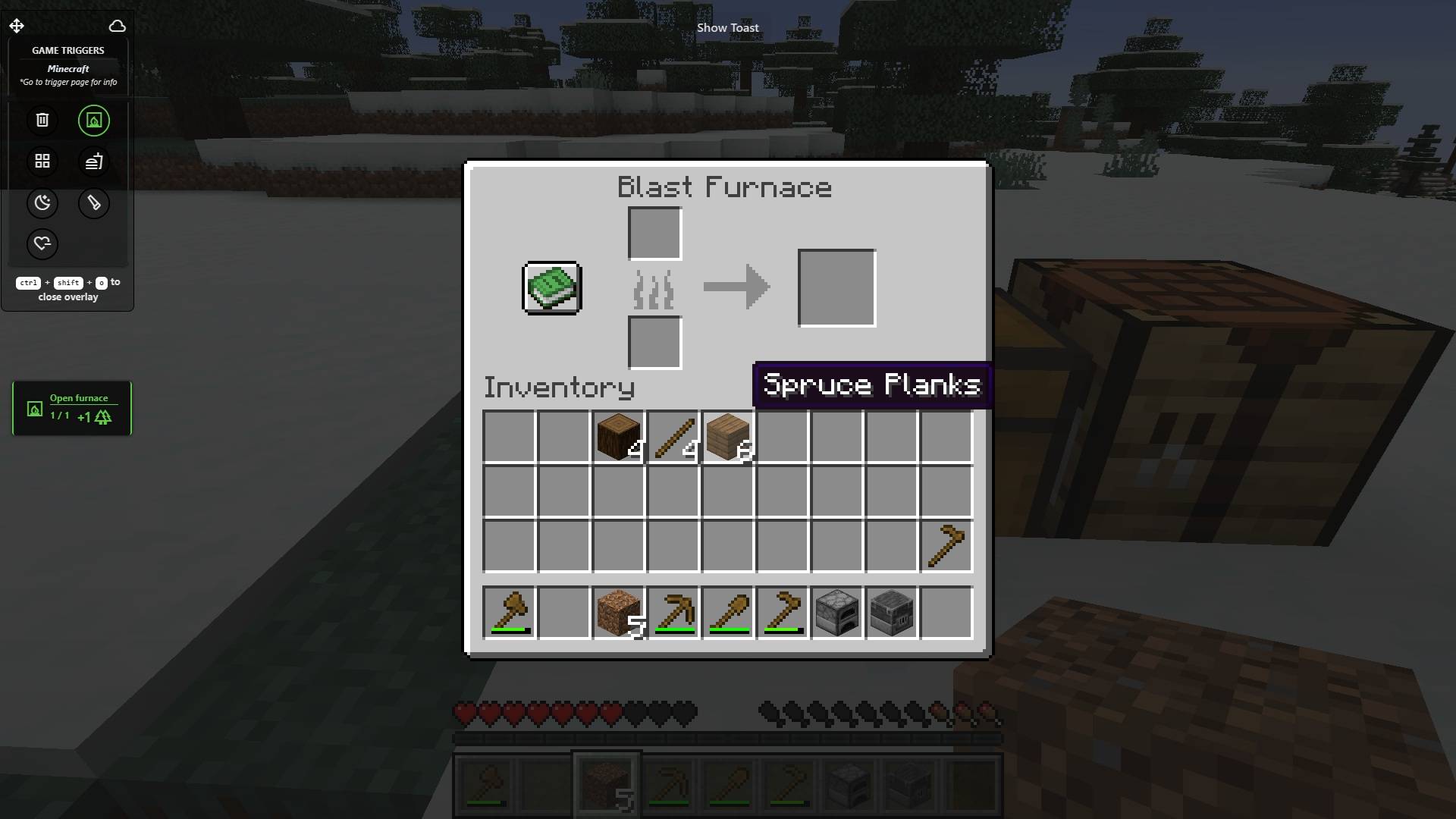
Task: Click the cloud sync icon atop the overlay
Action: click(x=118, y=26)
